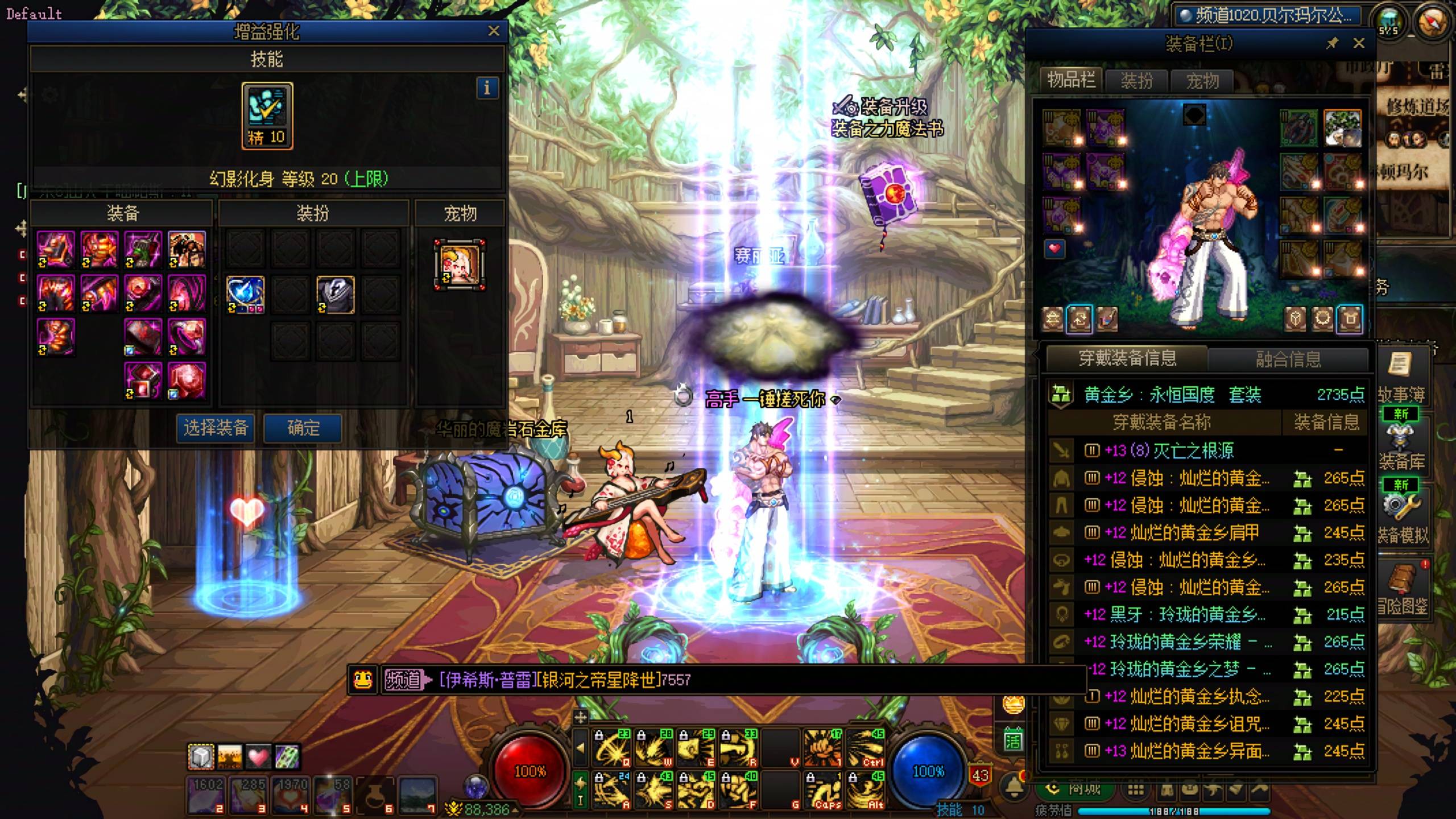This screenshot has height=819, width=1456.
Task: Pin the 装备栏 window
Action: (x=1332, y=43)
